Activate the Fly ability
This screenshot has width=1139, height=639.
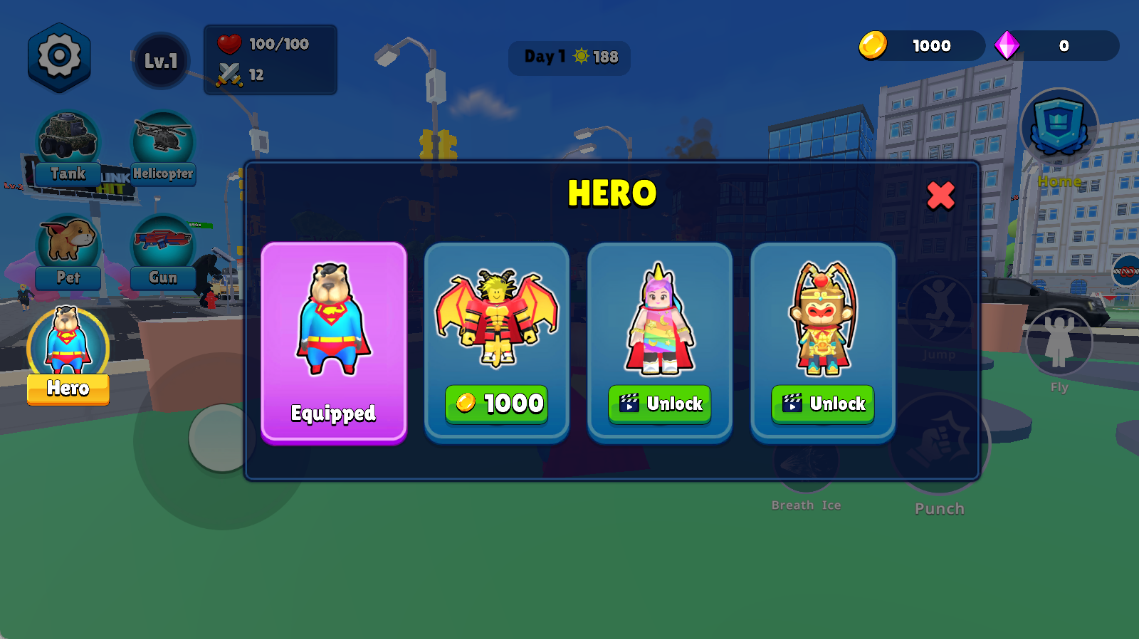pos(1059,345)
